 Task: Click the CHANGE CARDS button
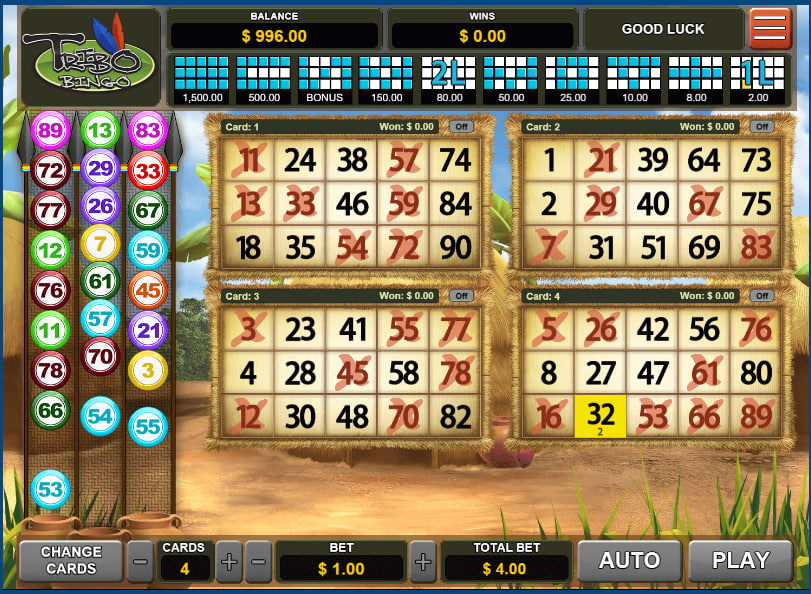point(71,561)
